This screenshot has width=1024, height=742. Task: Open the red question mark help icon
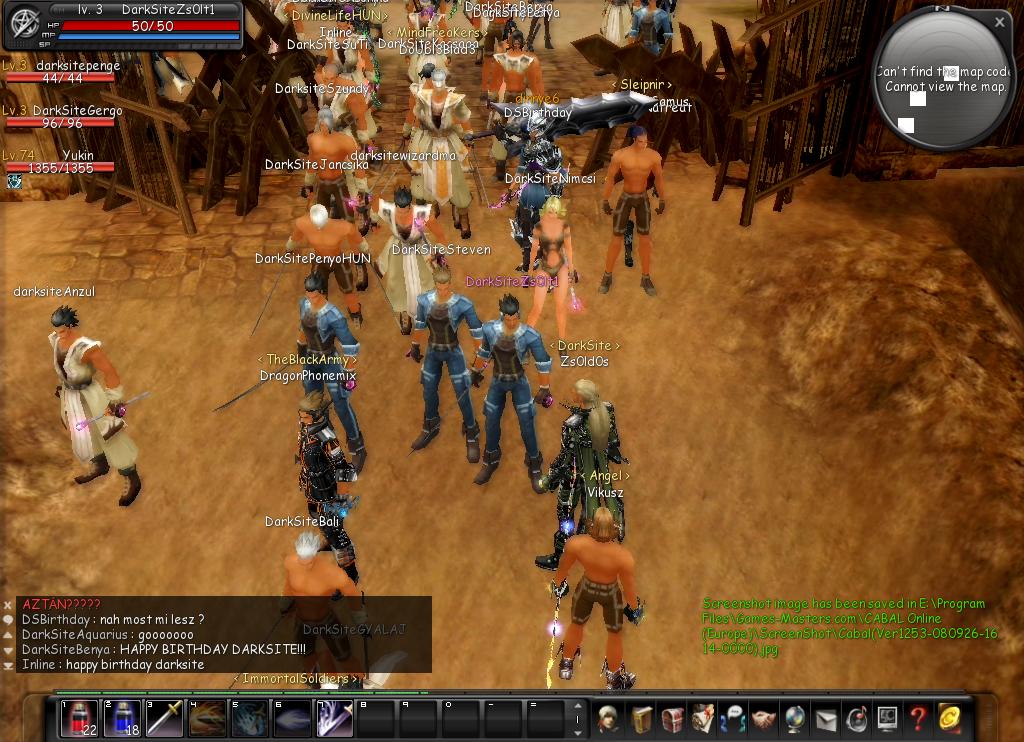tap(917, 718)
